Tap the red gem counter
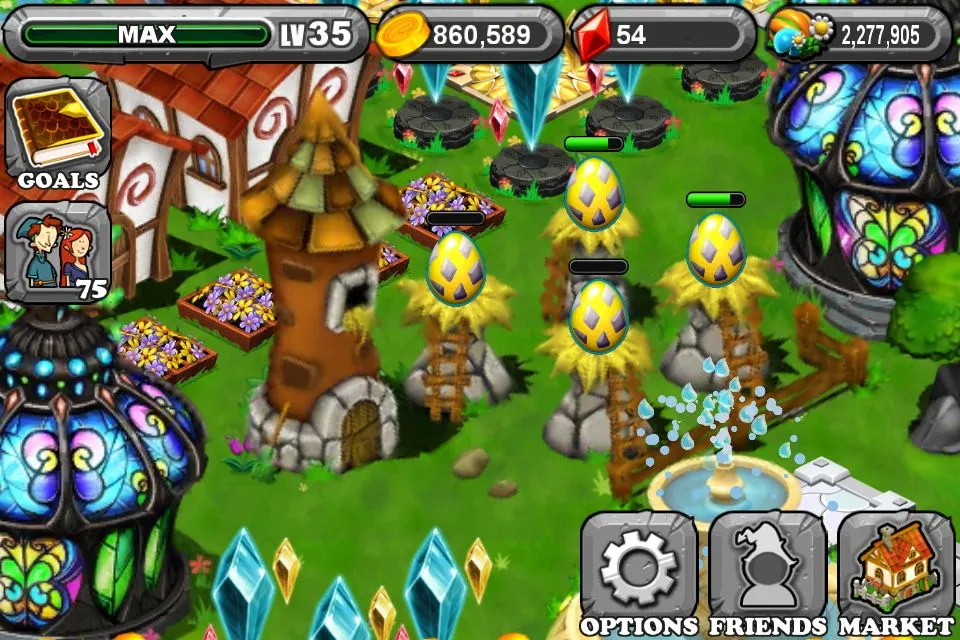 pos(662,35)
